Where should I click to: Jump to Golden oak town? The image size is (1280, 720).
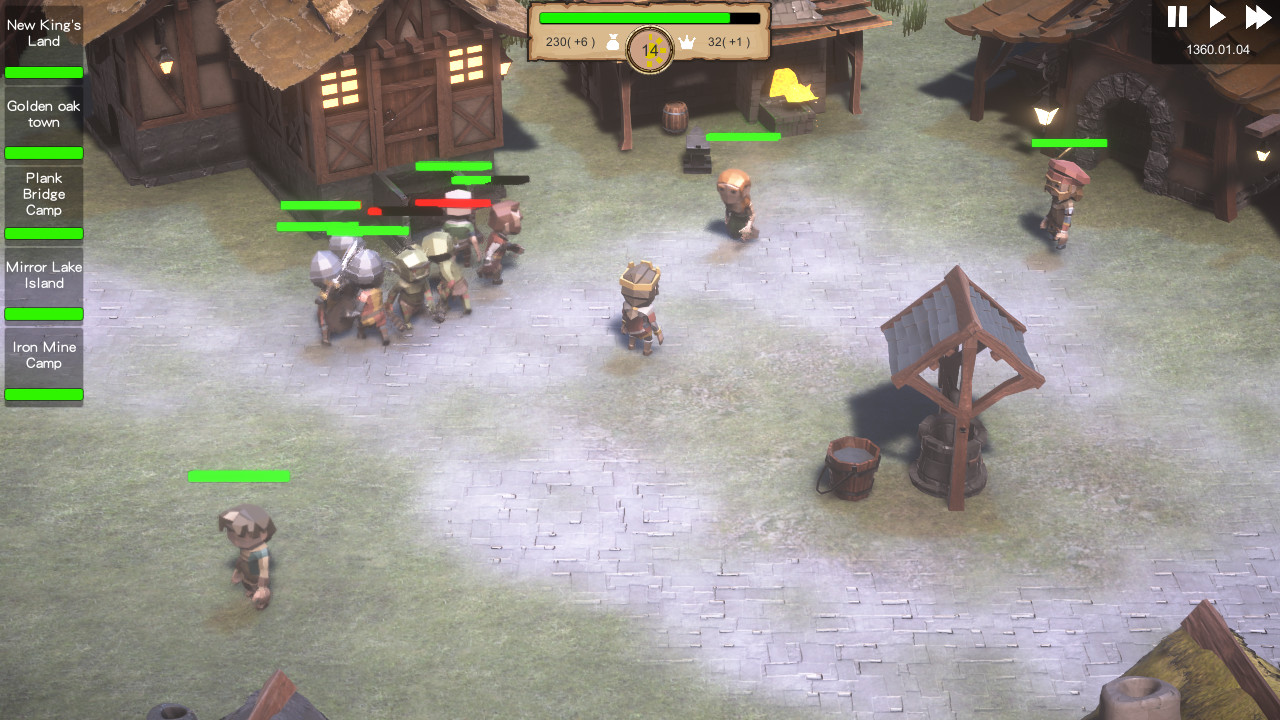coord(44,114)
